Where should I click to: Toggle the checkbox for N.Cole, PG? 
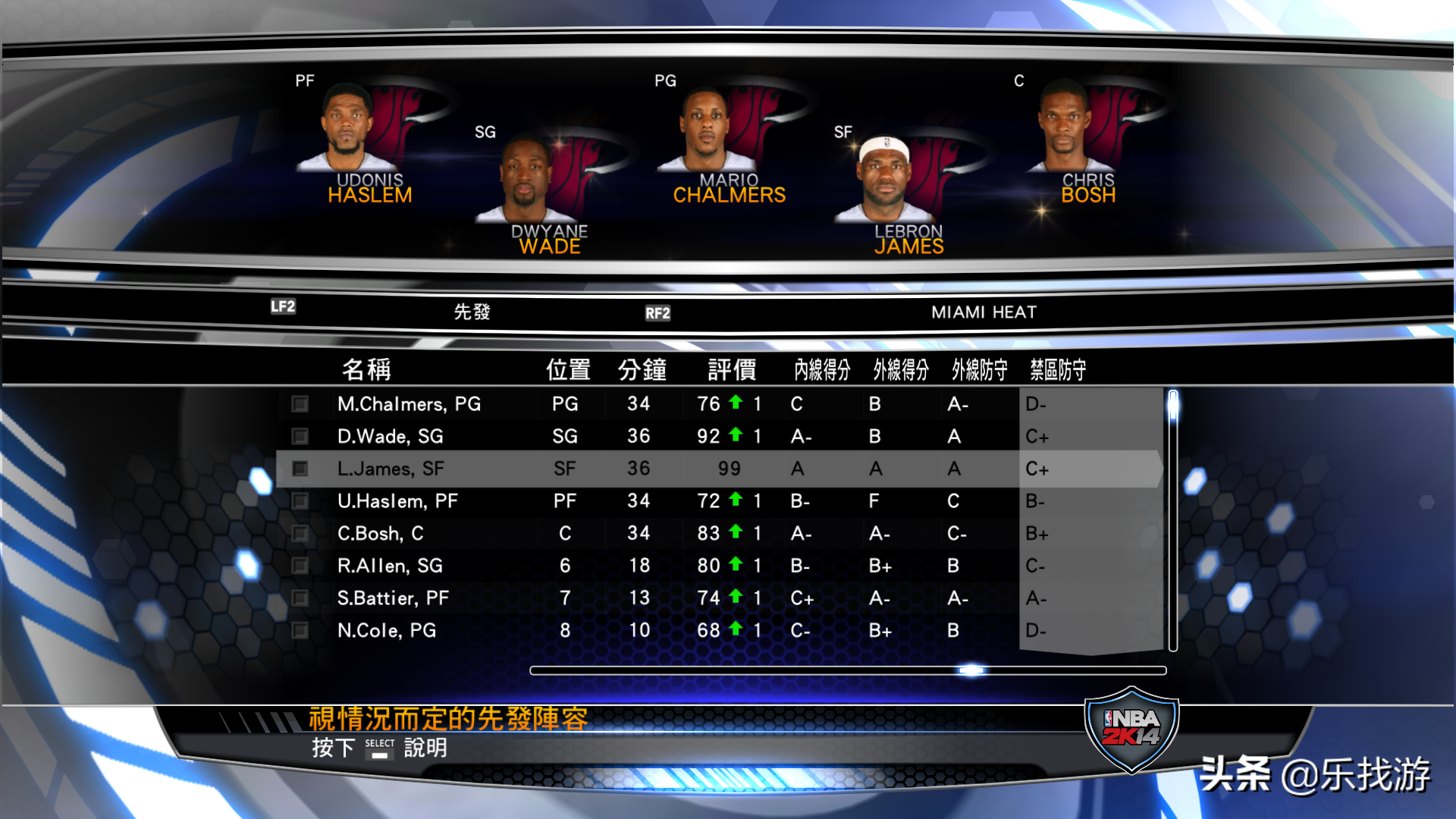[300, 630]
